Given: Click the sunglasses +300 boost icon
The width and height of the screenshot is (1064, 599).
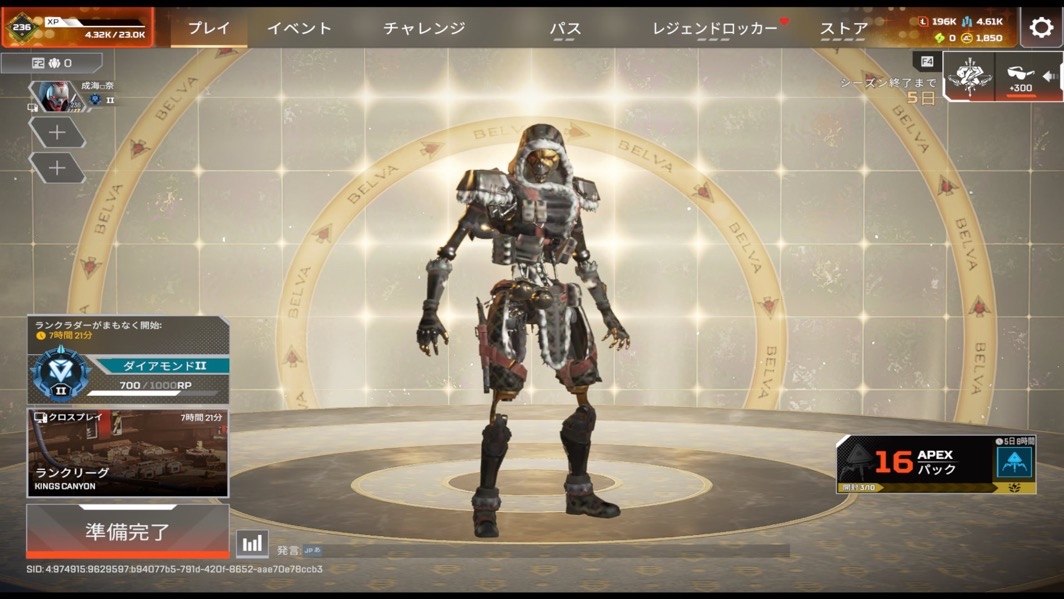Looking at the screenshot, I should click(1021, 76).
